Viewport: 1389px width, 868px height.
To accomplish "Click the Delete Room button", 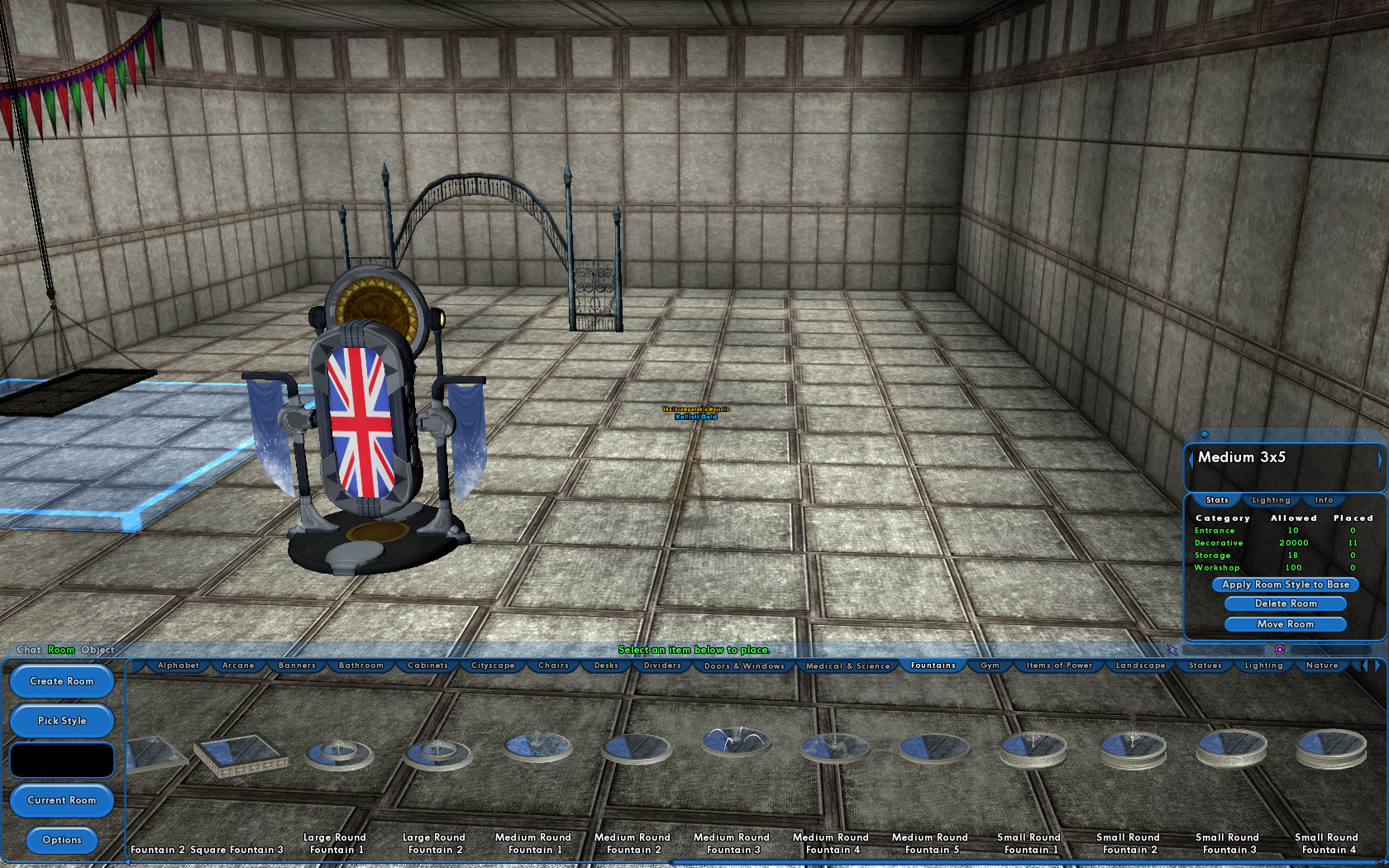I will point(1285,603).
